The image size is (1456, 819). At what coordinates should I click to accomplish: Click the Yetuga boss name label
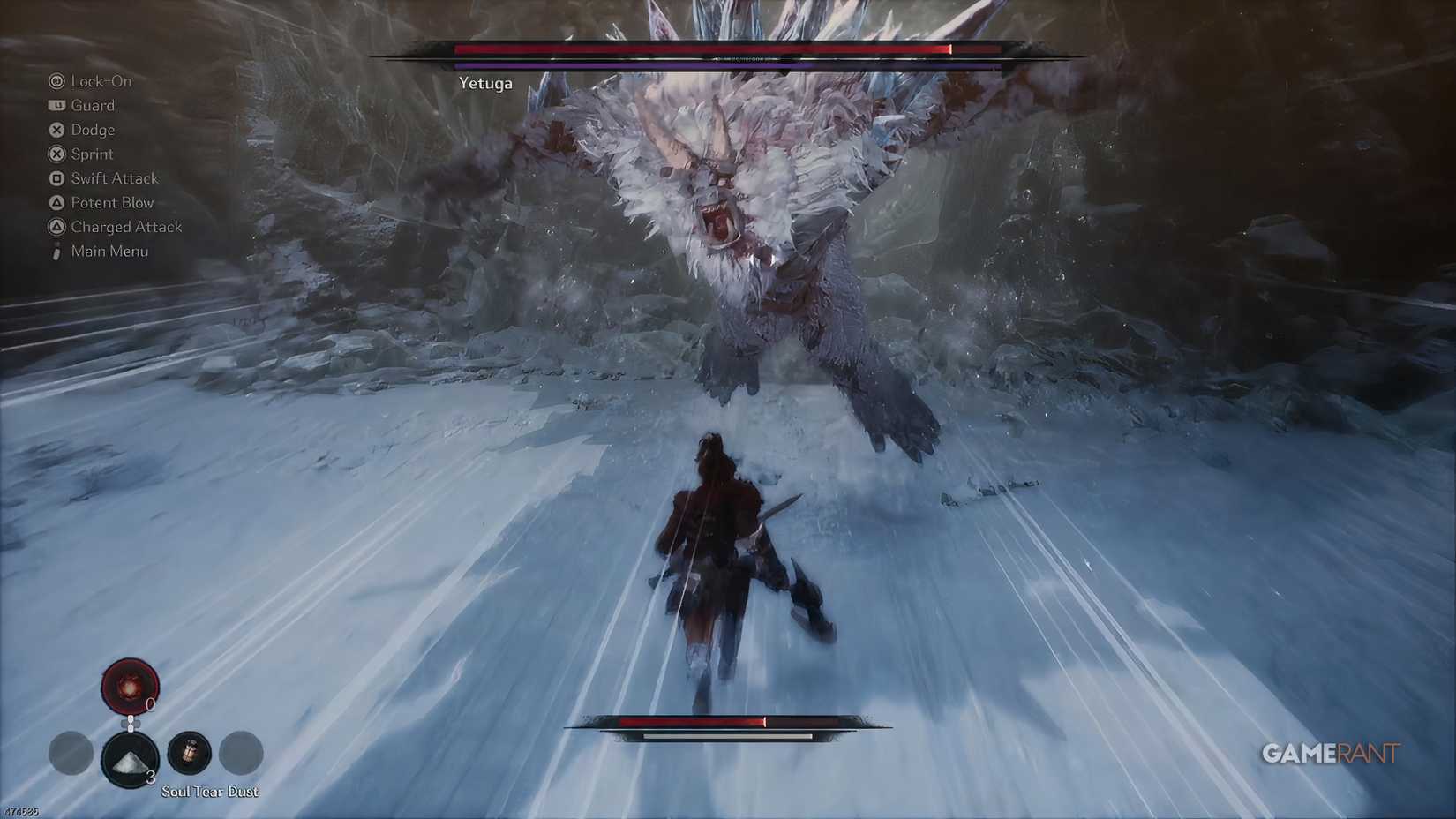click(486, 84)
